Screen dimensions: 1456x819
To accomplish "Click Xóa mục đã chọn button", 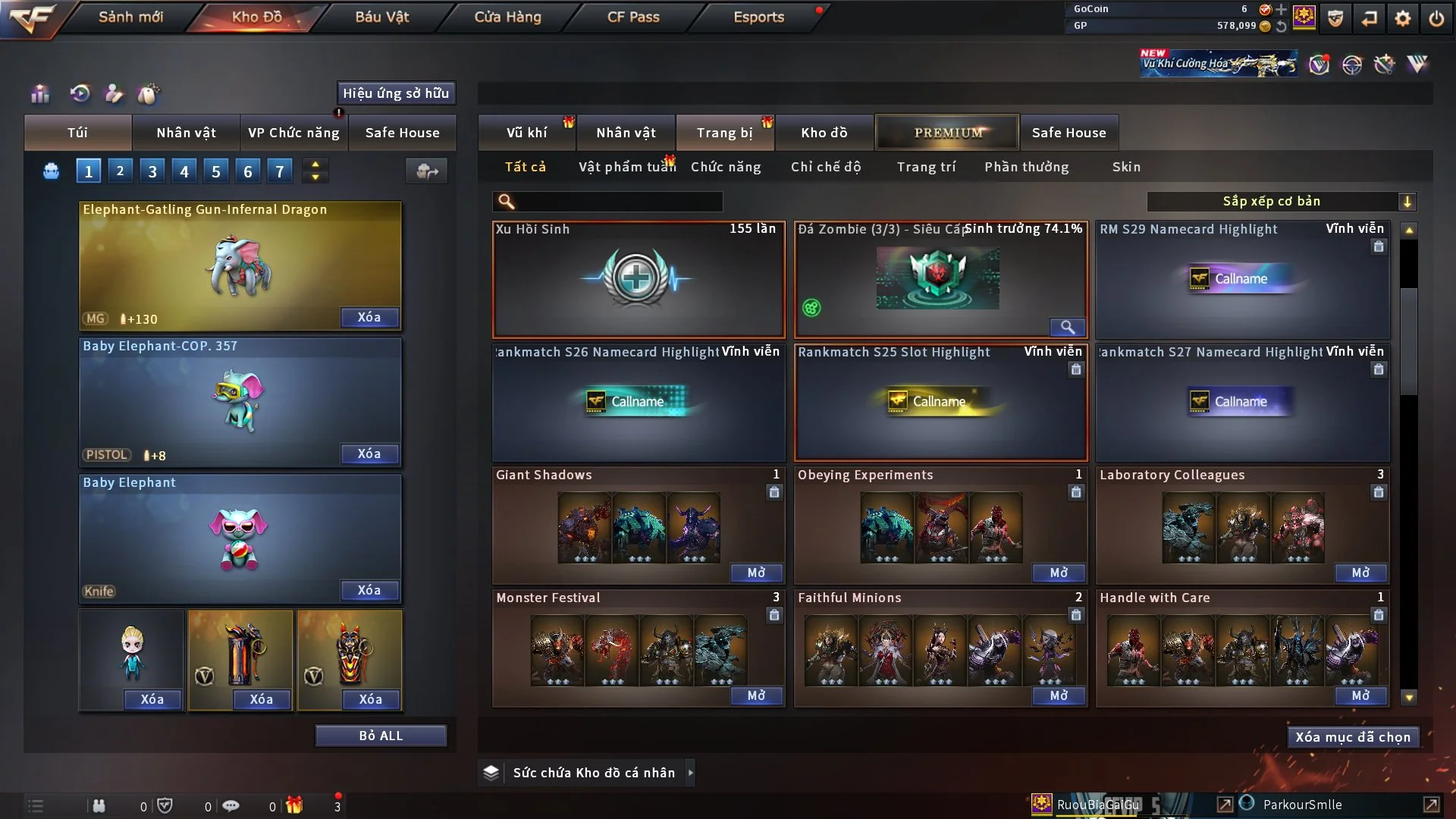I will click(x=1353, y=737).
